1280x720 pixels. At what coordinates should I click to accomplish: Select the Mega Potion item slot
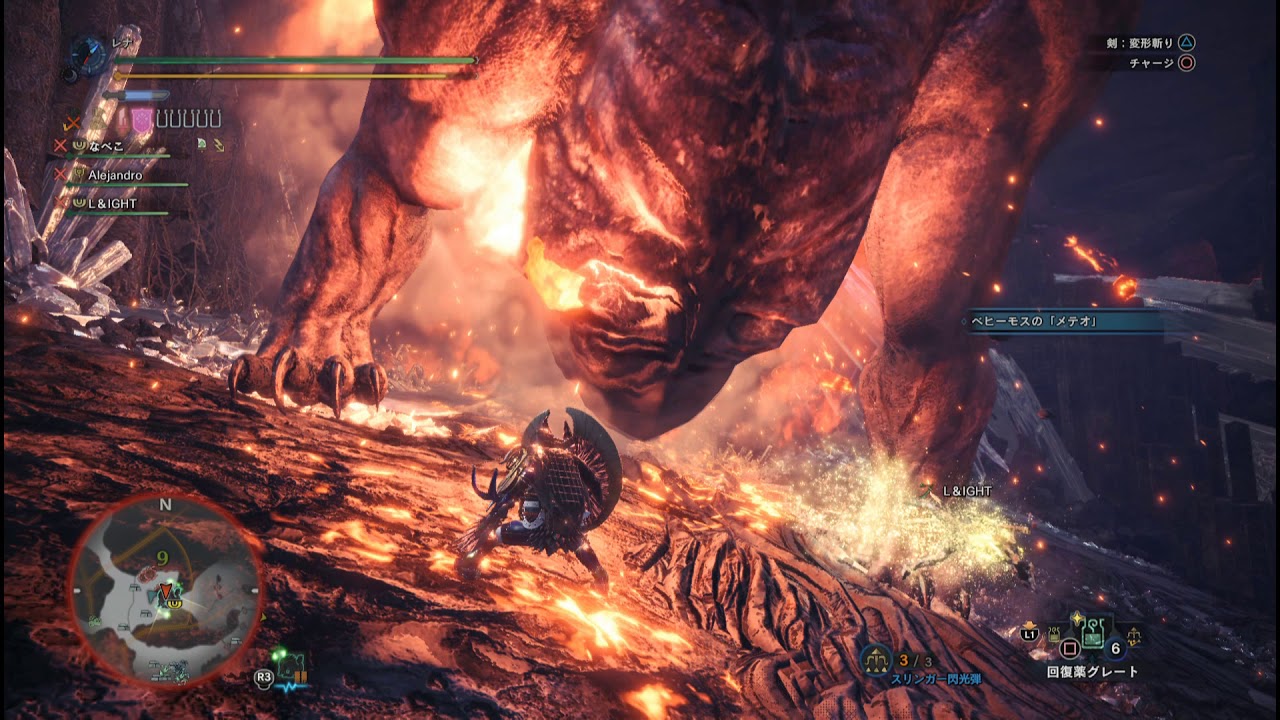coord(1092,634)
